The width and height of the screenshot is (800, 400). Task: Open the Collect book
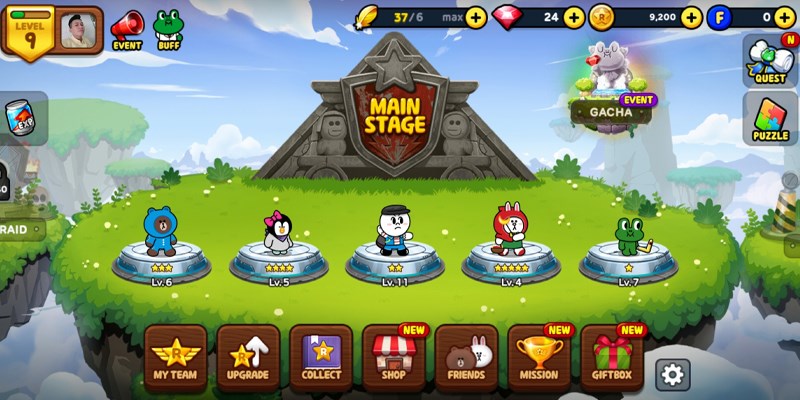click(x=321, y=358)
